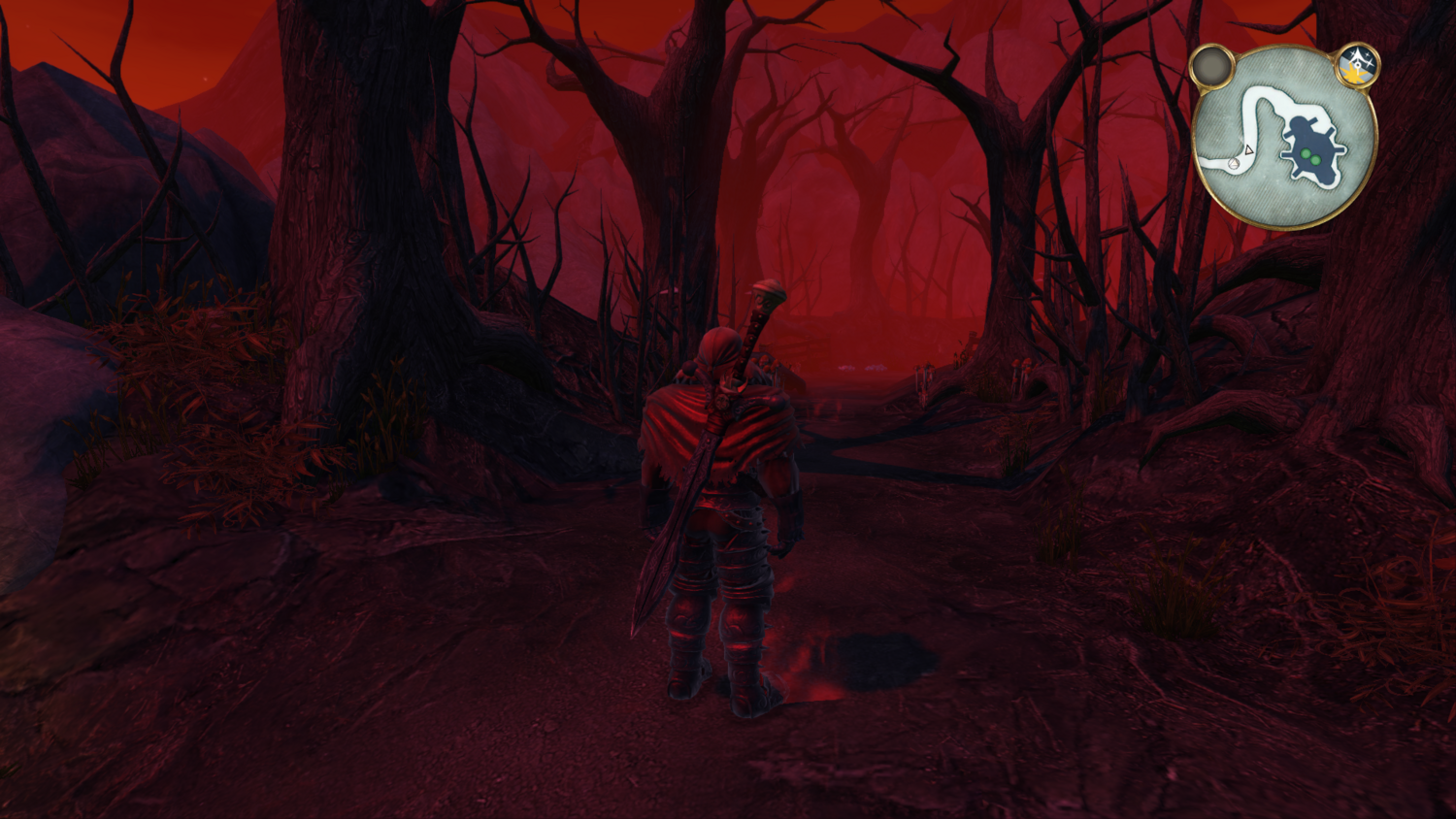Screen dimensions: 1456x819
Task: Click the player arrow on the minimap
Action: tap(1248, 151)
